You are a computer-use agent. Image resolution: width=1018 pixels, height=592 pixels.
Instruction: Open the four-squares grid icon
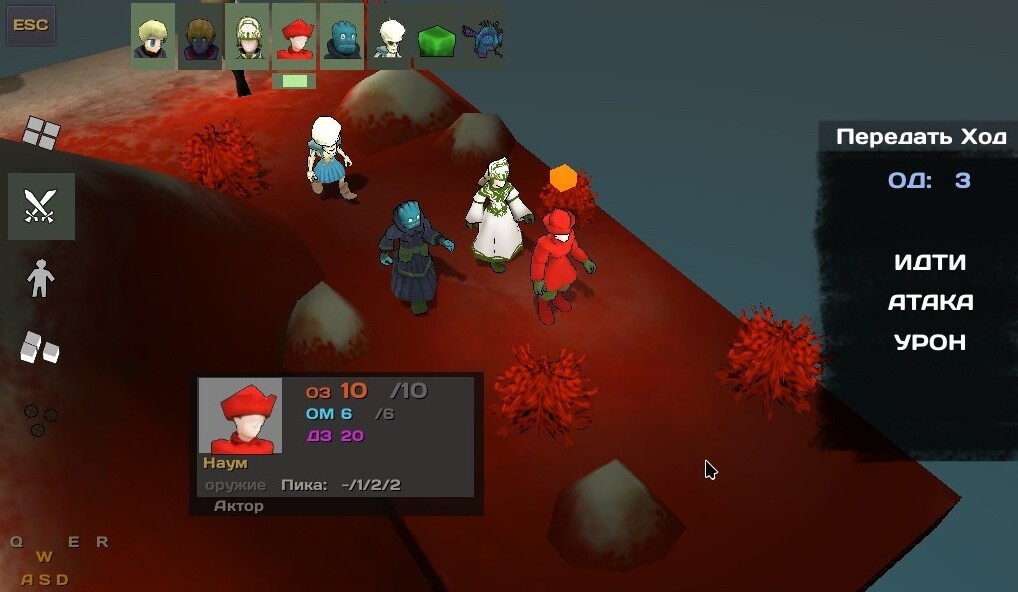pyautogui.click(x=41, y=132)
